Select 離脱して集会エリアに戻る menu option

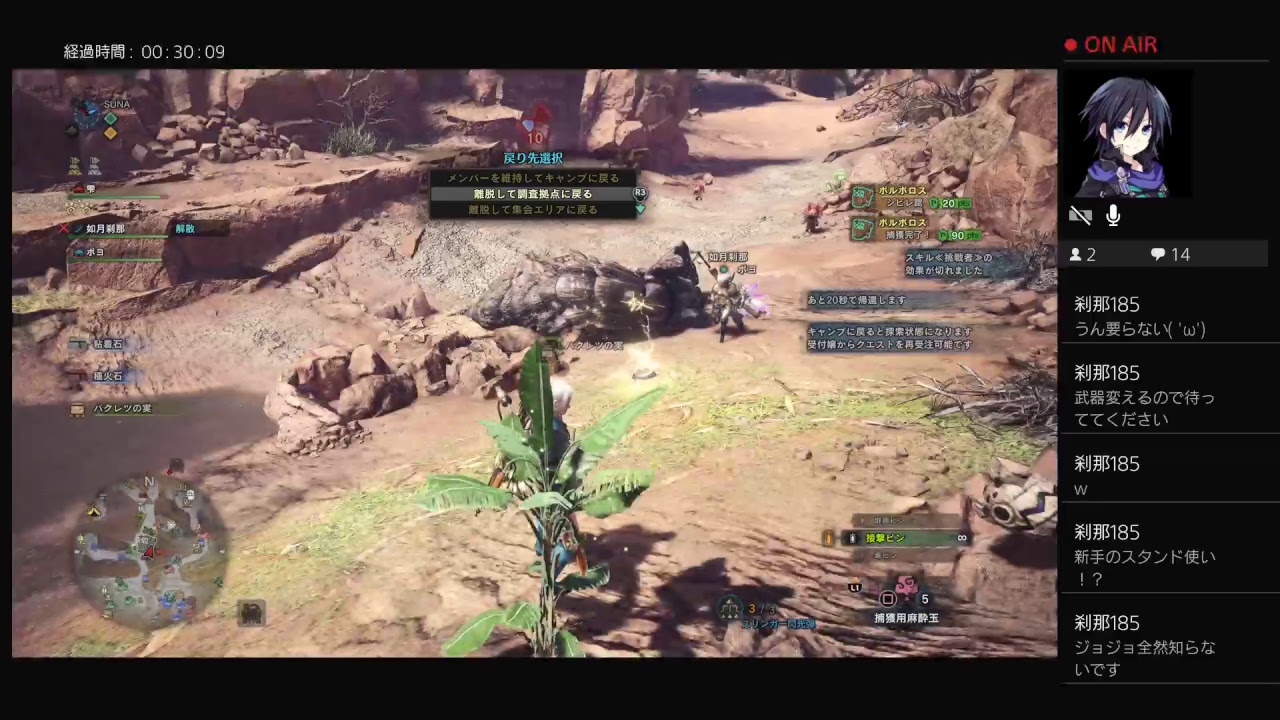click(x=532, y=209)
